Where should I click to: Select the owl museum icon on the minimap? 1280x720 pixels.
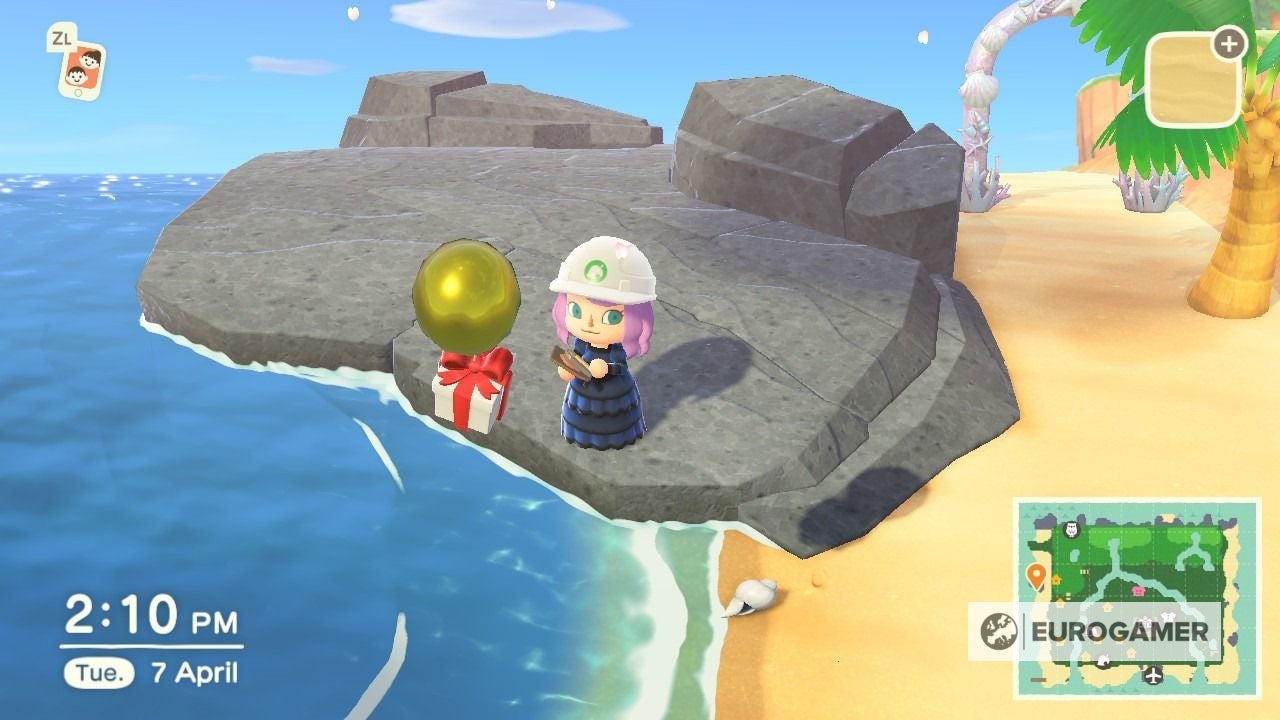pos(1071,530)
